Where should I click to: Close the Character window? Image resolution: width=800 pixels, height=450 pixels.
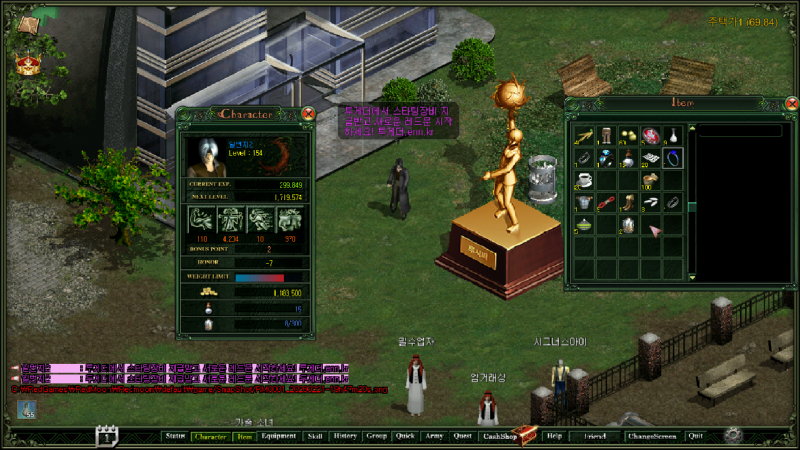308,114
